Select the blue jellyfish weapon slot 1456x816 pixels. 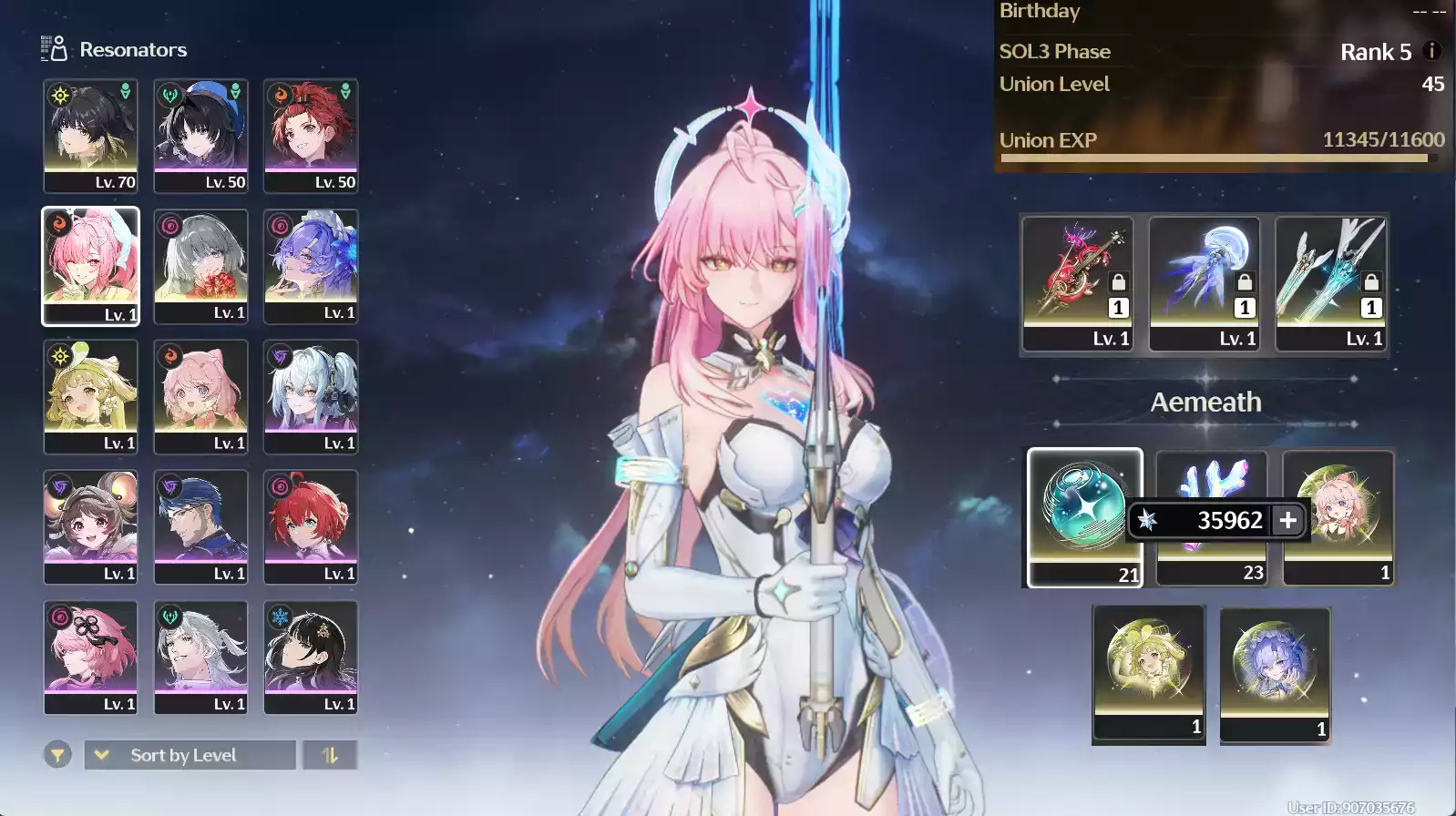1205,282
